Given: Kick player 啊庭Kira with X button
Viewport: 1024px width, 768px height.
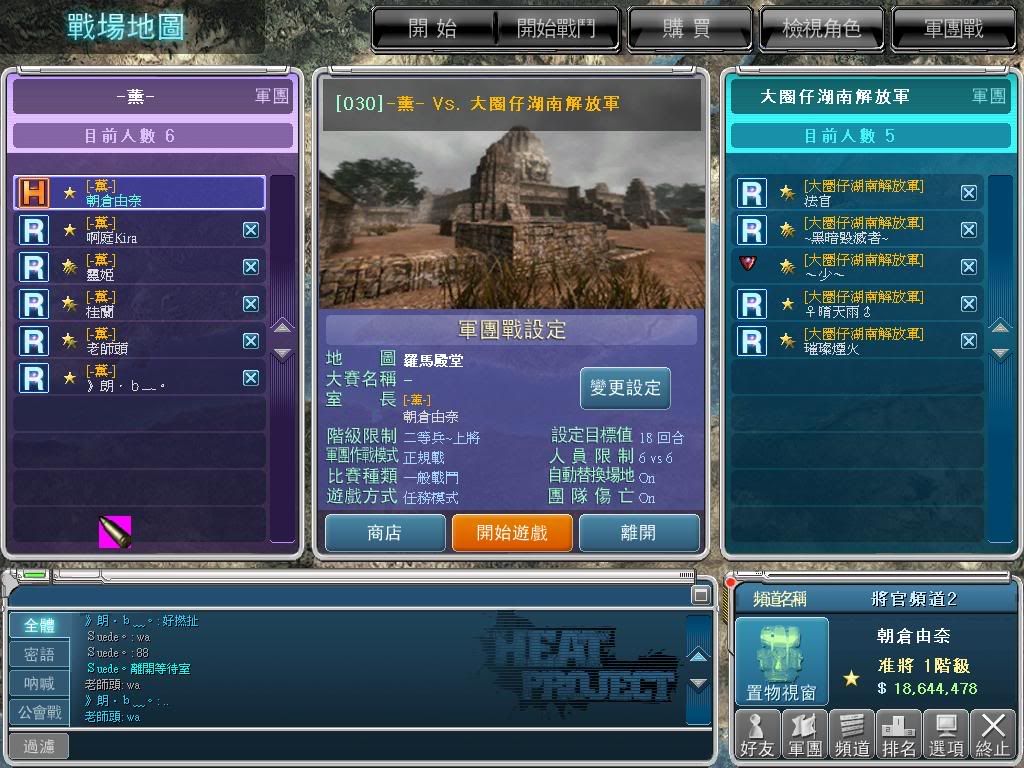Looking at the screenshot, I should (x=251, y=230).
